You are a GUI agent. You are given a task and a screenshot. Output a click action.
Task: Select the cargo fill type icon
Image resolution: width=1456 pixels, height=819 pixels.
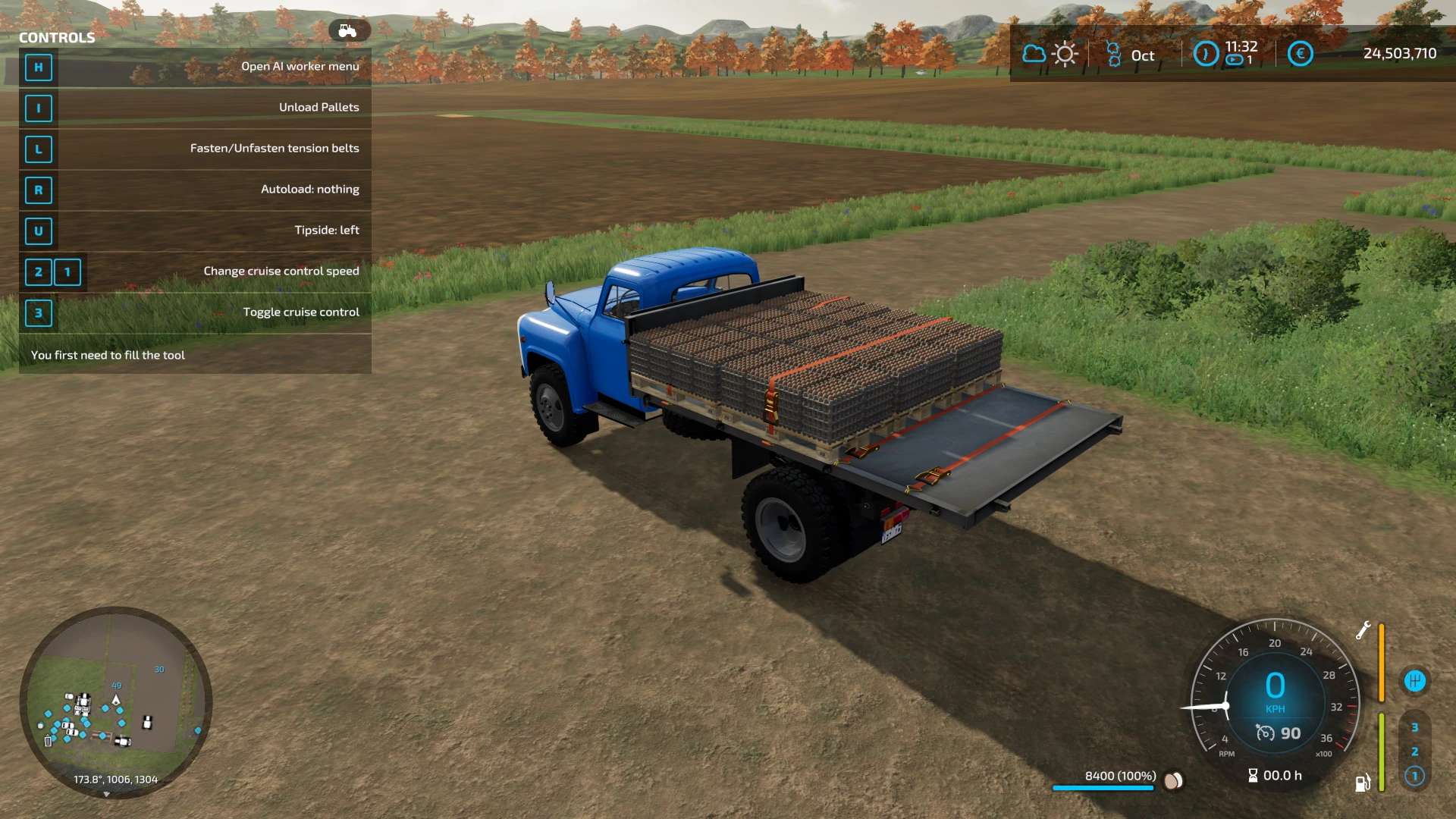(1173, 780)
